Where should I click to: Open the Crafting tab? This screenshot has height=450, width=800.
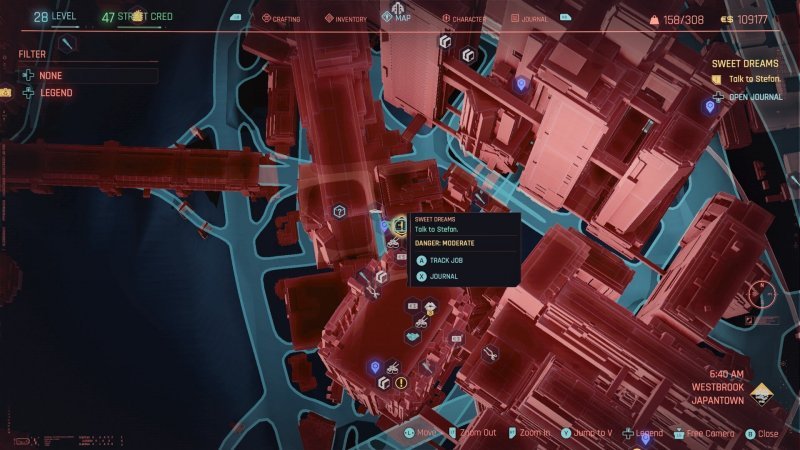tap(281, 18)
